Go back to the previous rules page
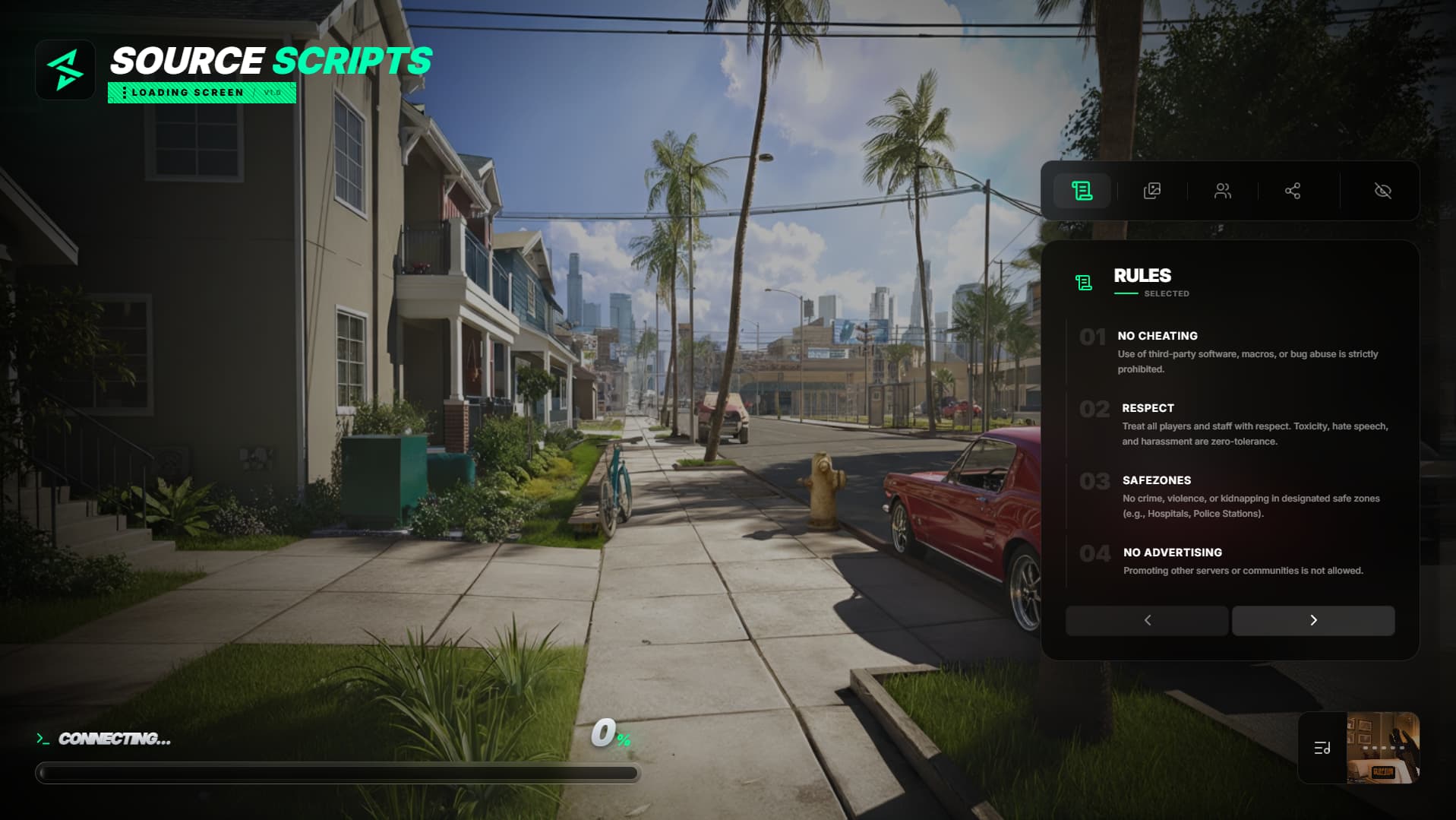Screen dimensions: 1456x820 pyautogui.click(x=1147, y=620)
